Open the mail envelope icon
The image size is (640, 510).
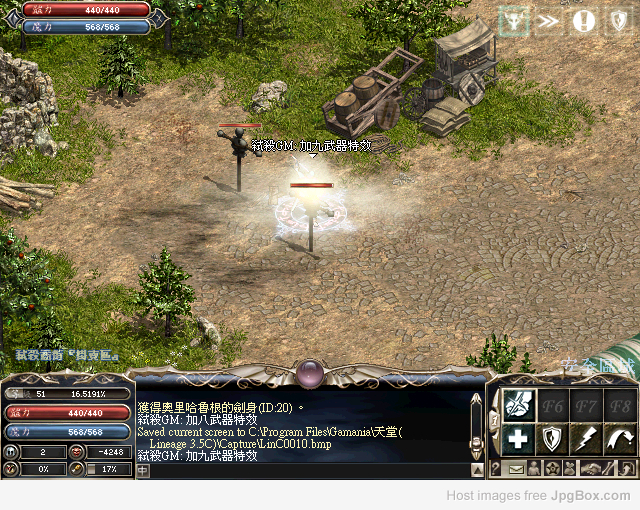[x=517, y=469]
